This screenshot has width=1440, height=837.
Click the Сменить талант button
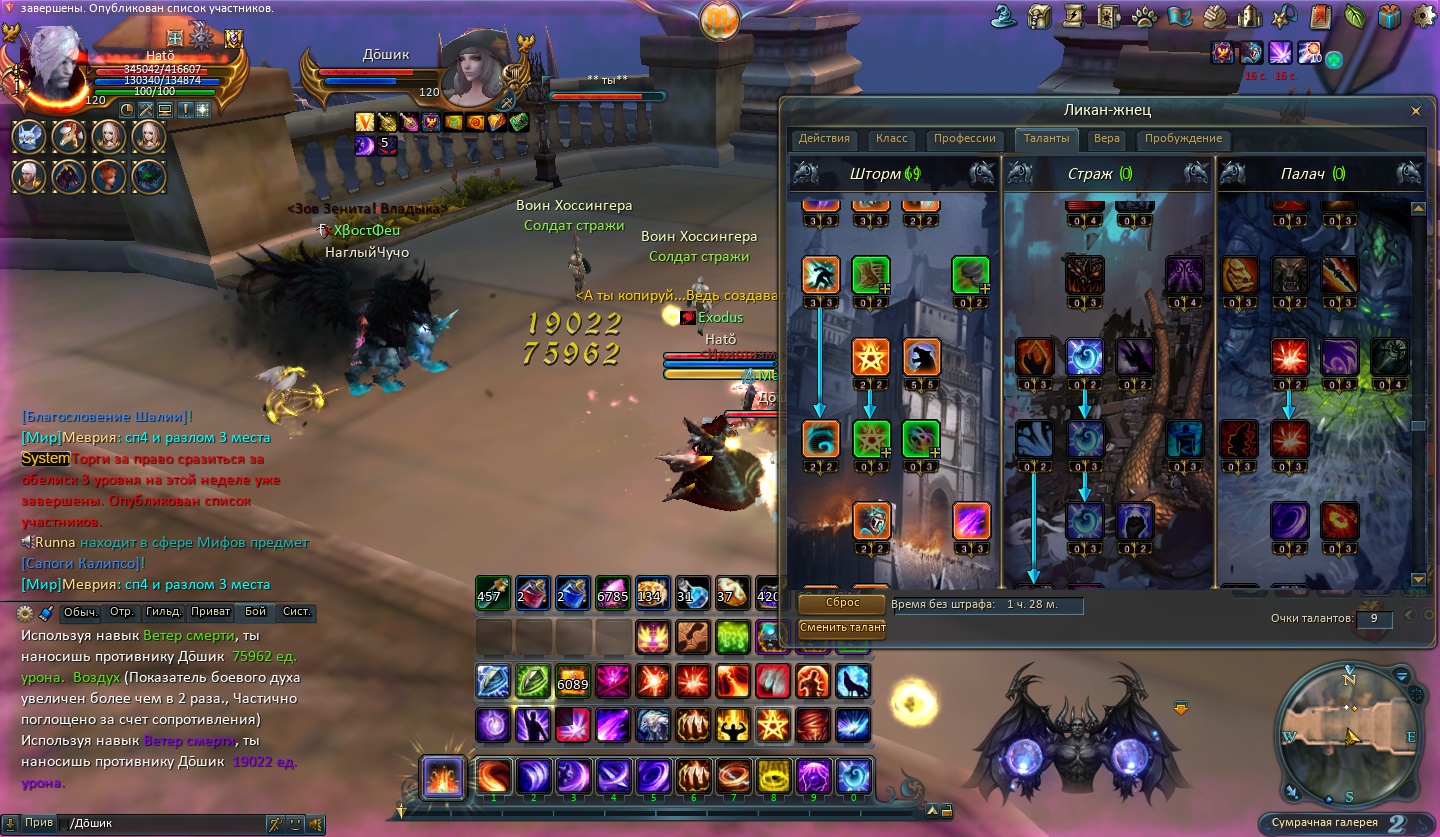842,628
